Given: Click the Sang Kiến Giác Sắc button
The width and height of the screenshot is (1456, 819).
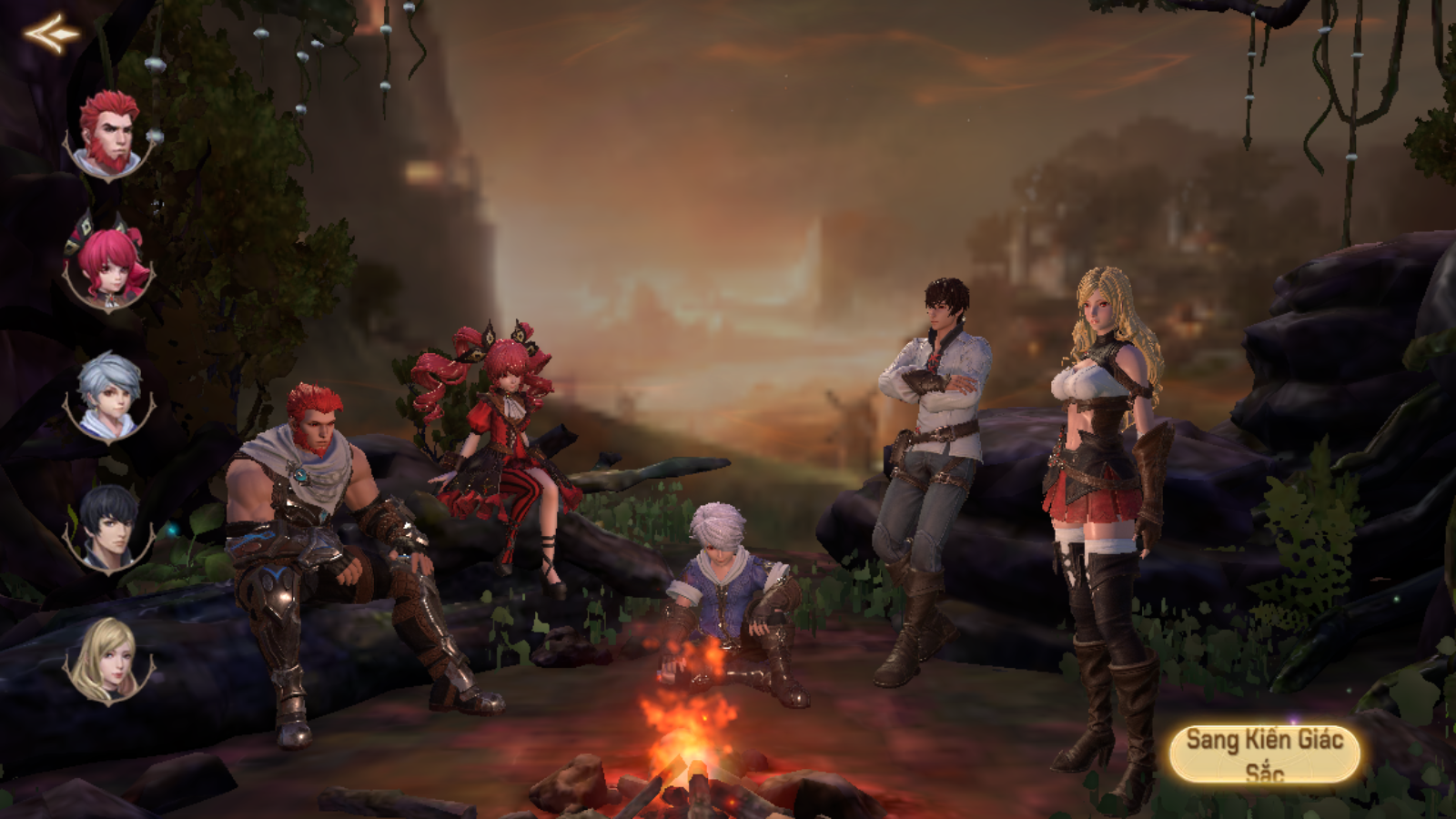Looking at the screenshot, I should (x=1264, y=754).
